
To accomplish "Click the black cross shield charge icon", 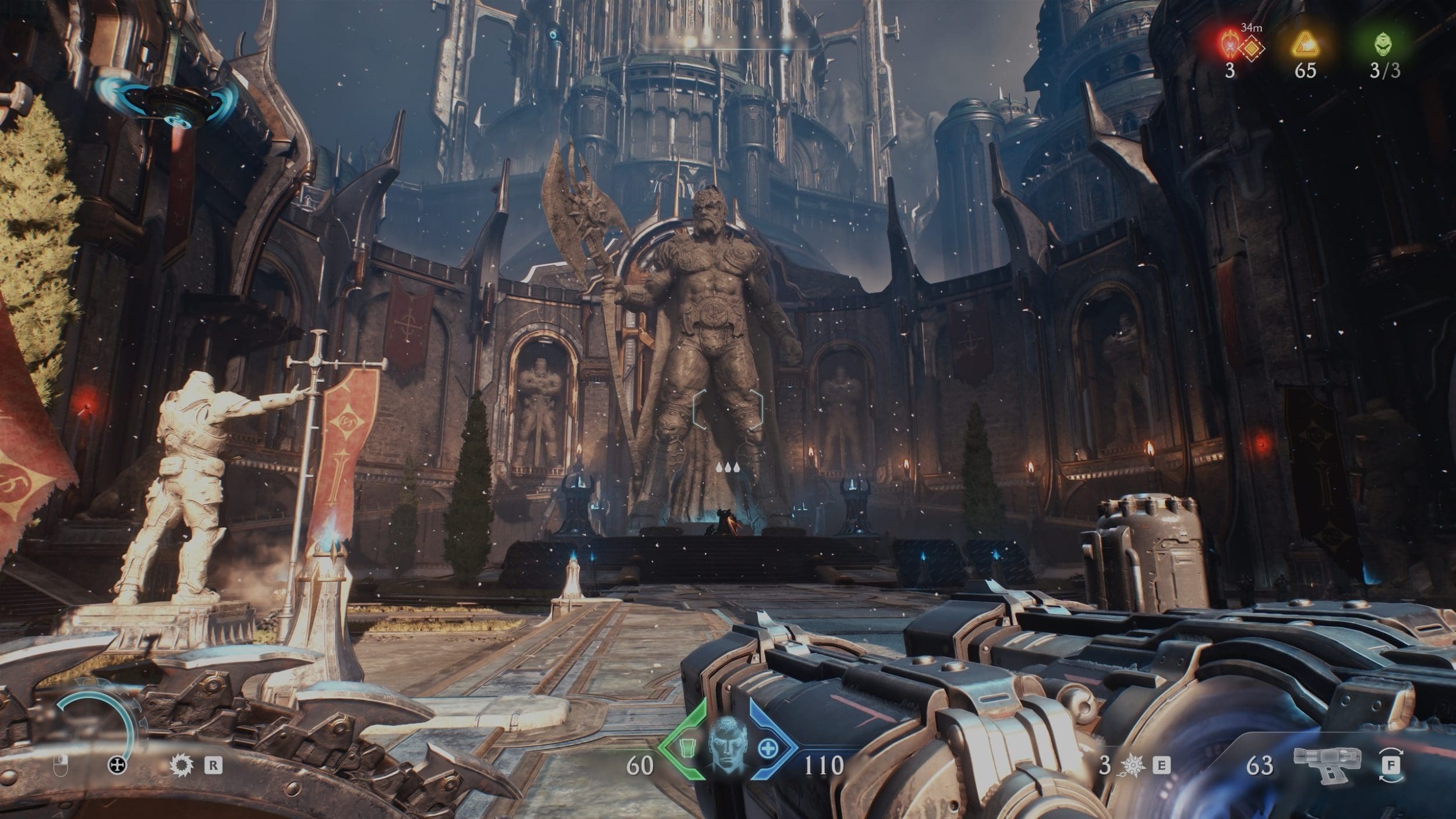I will (x=118, y=765).
